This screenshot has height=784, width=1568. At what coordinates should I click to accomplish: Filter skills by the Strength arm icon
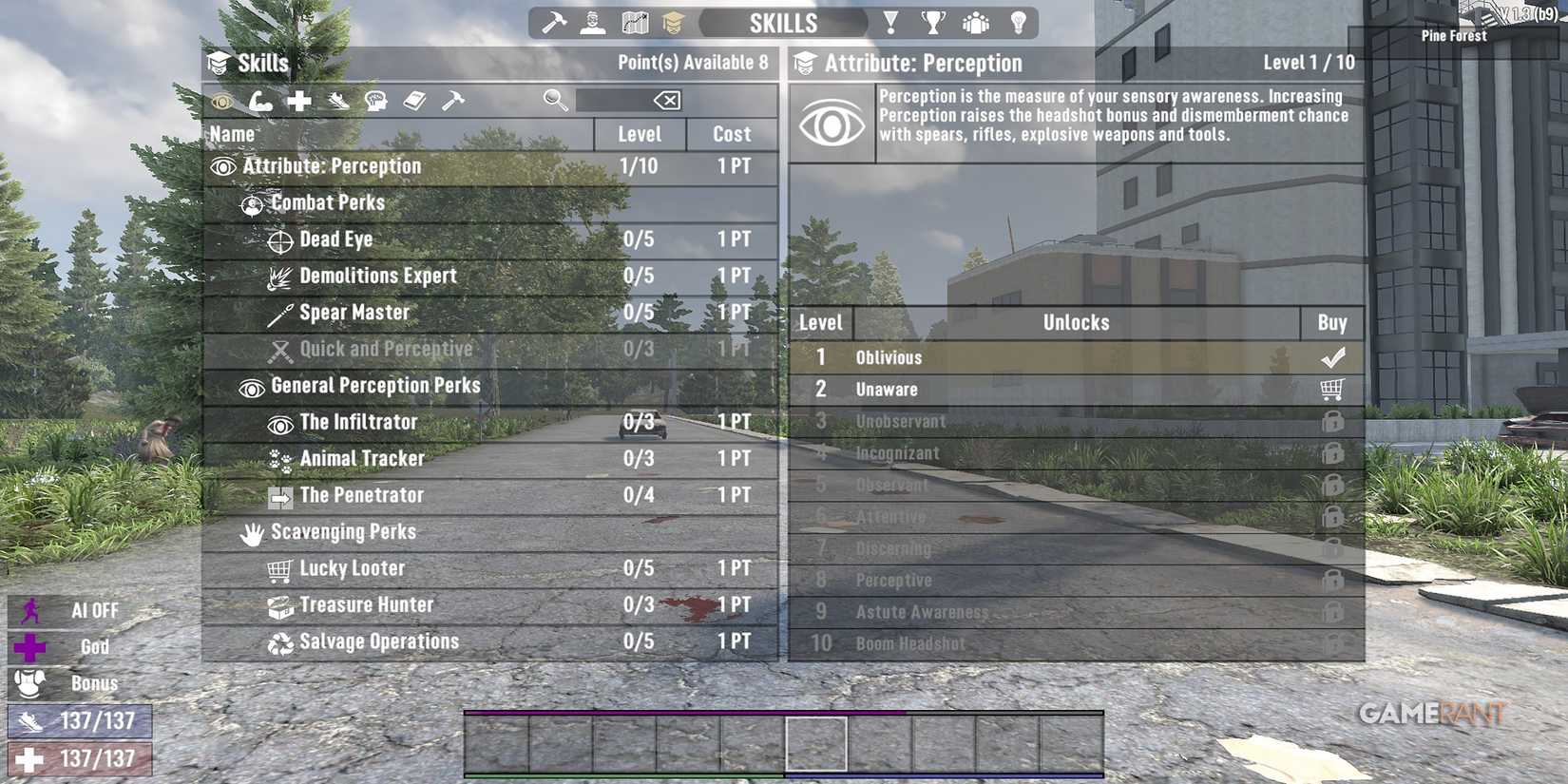[x=261, y=101]
